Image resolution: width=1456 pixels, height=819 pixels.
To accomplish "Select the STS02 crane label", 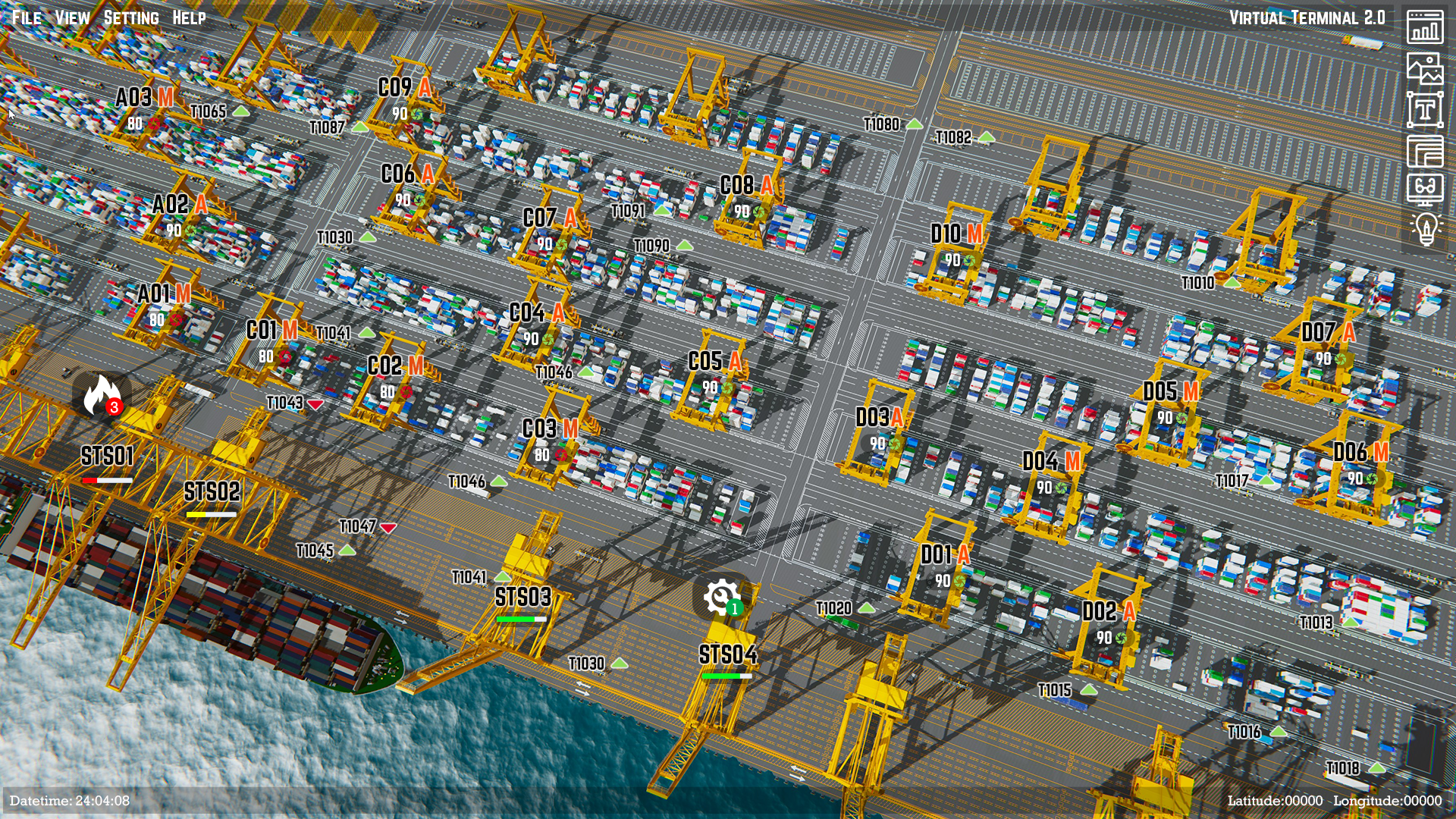I will click(212, 491).
